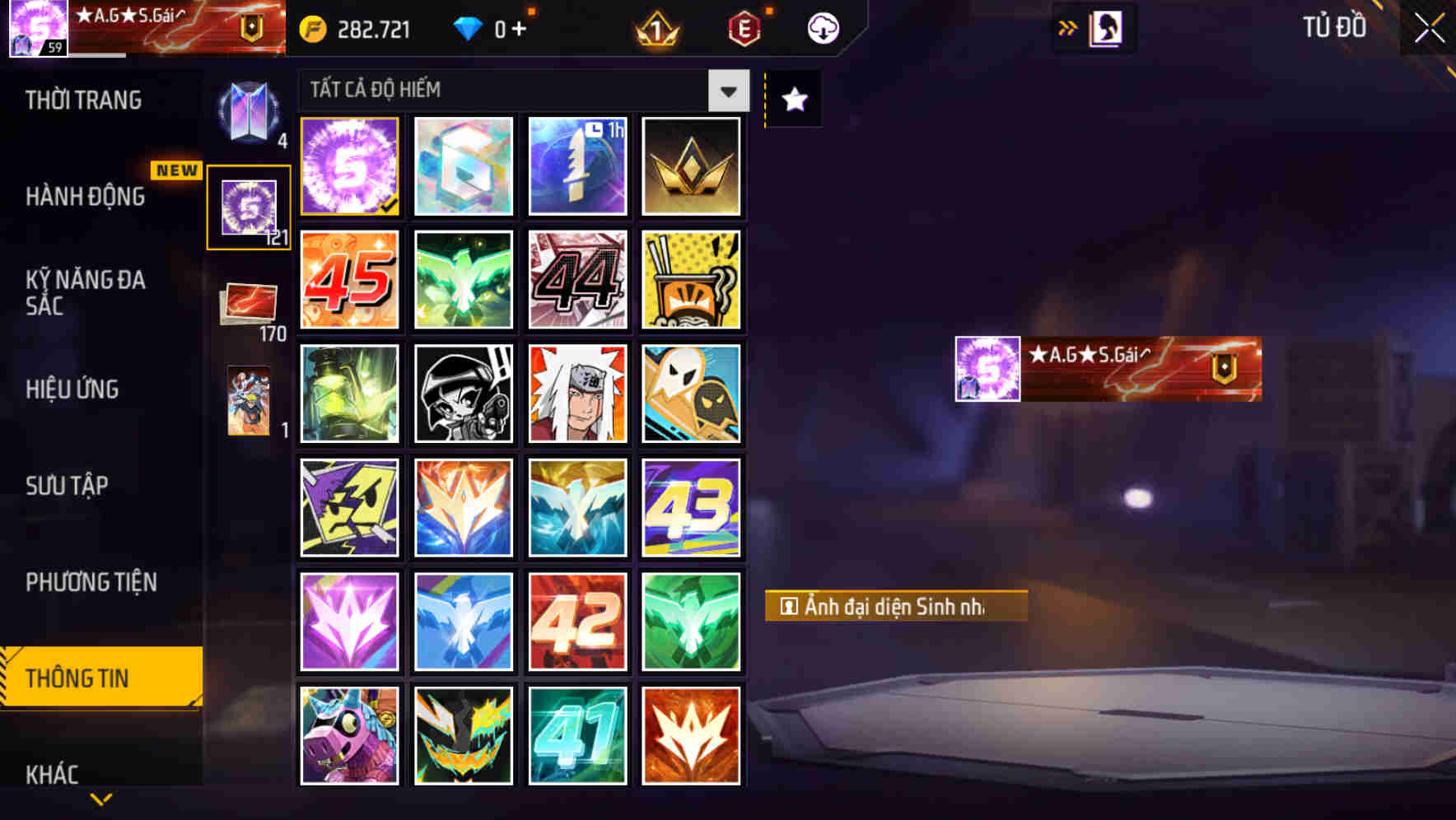Screen dimensions: 1456x820
Task: Click the cloud download icon in top bar
Action: coord(821,27)
